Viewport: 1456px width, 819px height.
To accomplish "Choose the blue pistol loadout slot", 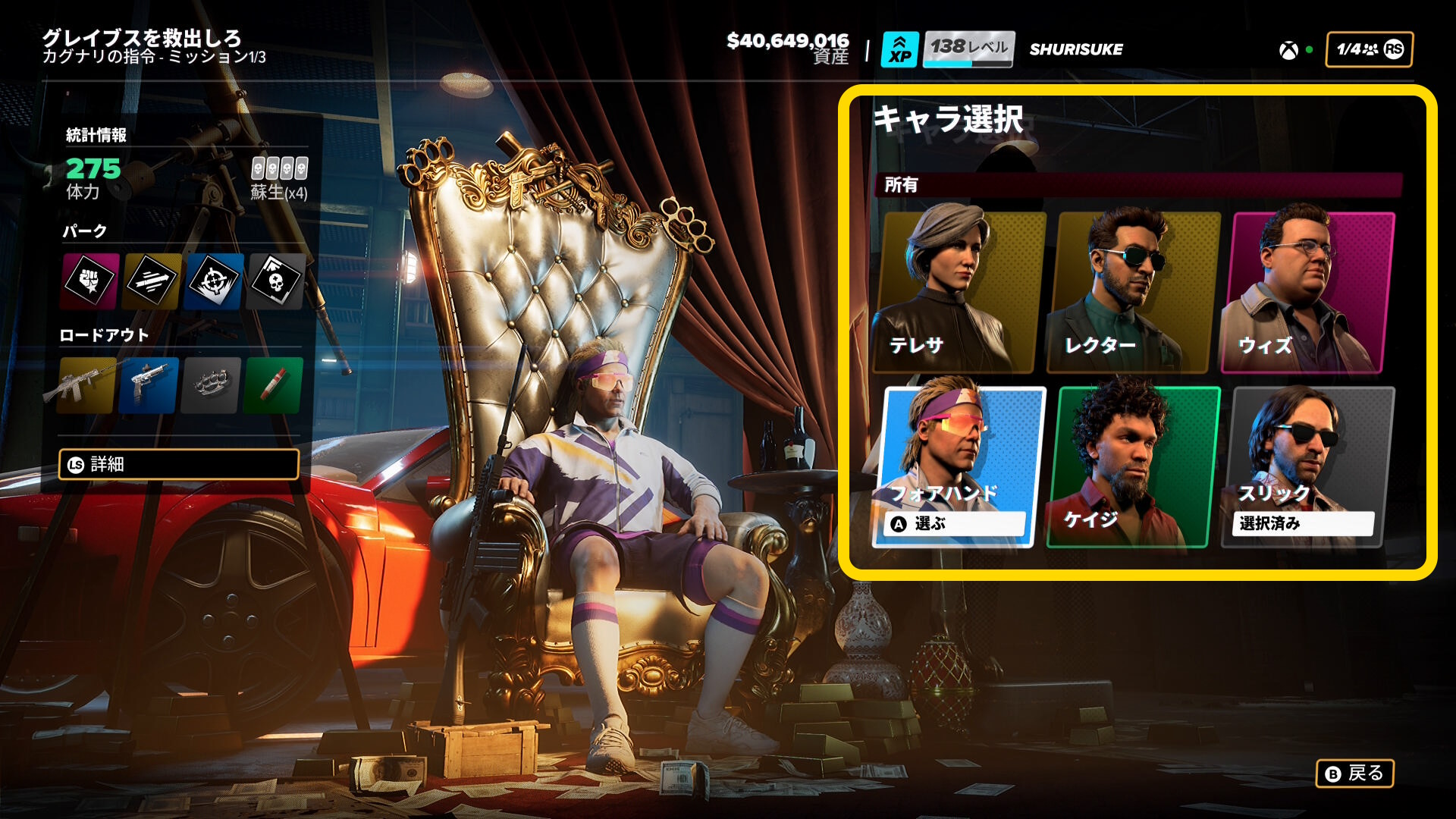I will 149,385.
